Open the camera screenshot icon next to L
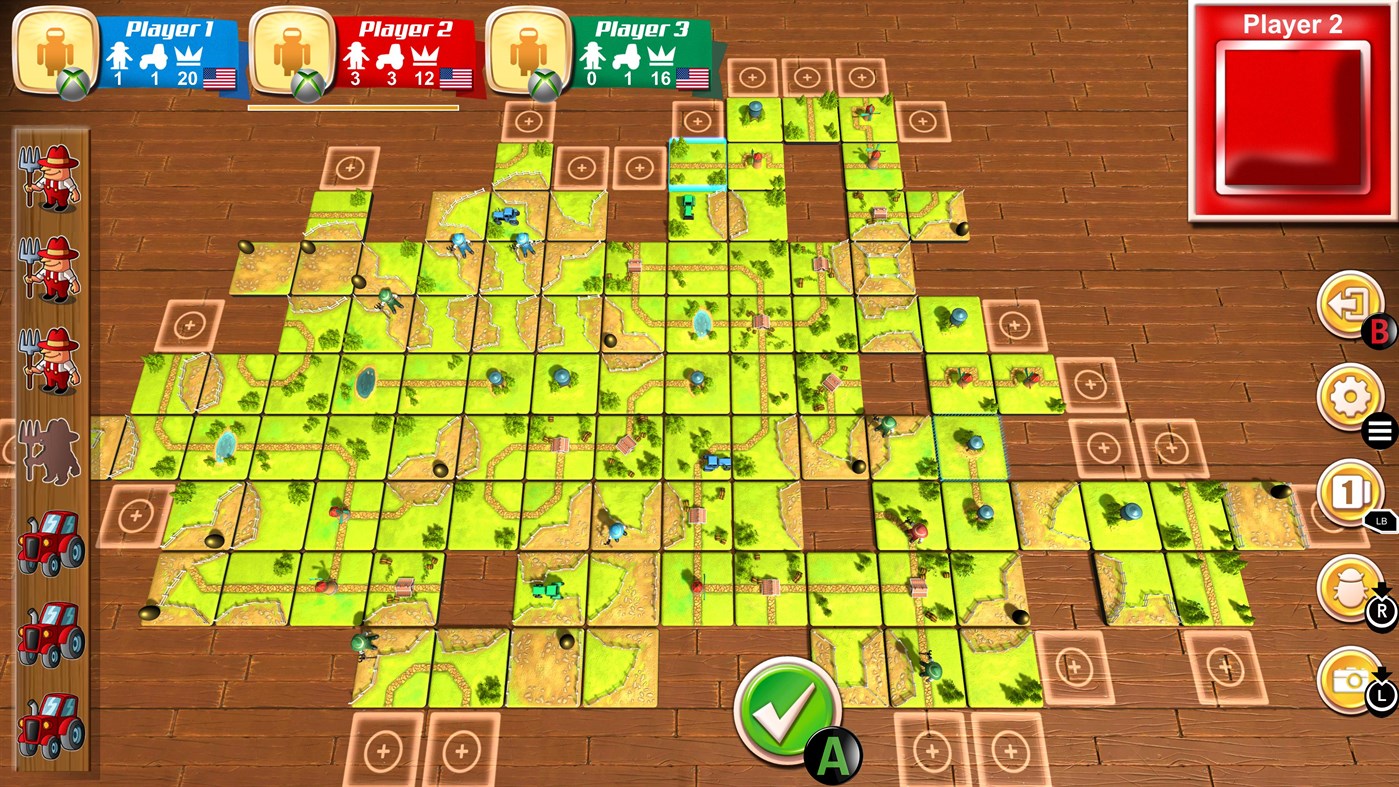1399x787 pixels. pyautogui.click(x=1347, y=680)
